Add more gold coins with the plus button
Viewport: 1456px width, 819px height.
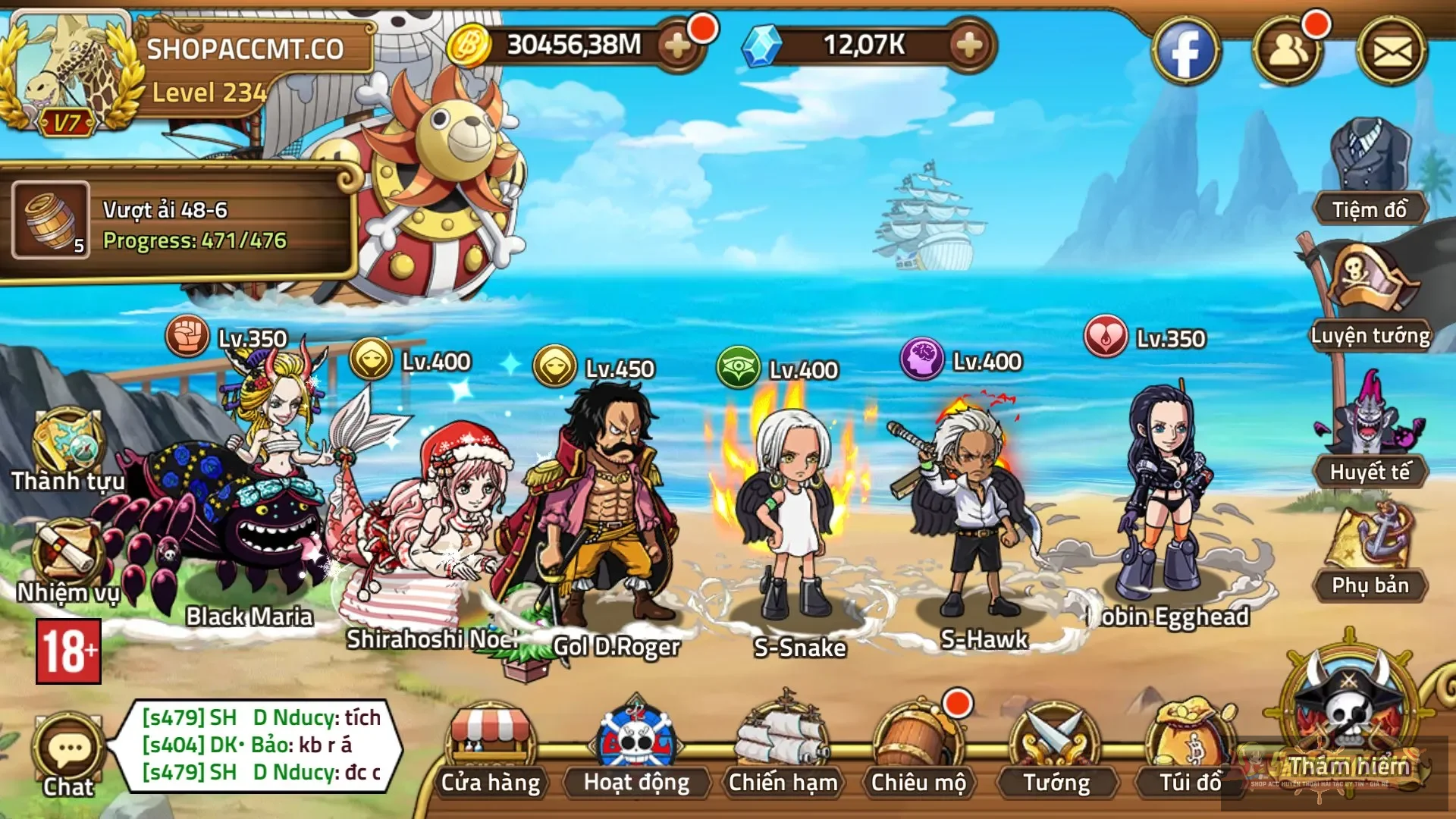tap(677, 46)
